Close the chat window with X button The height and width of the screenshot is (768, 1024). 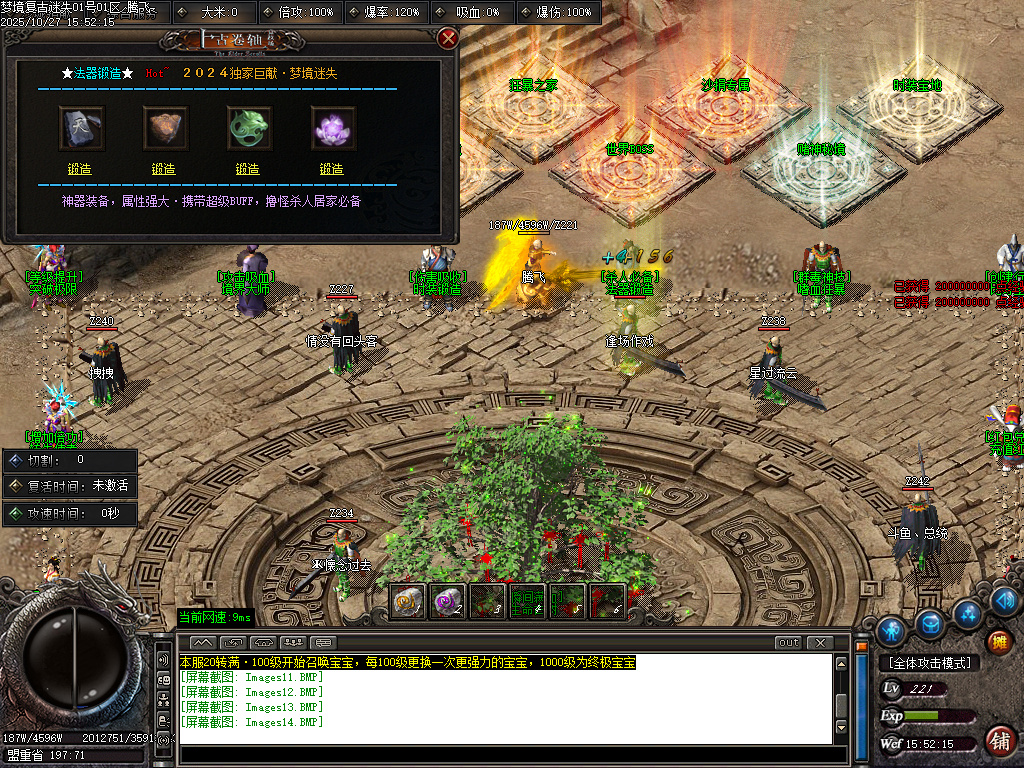[820, 642]
